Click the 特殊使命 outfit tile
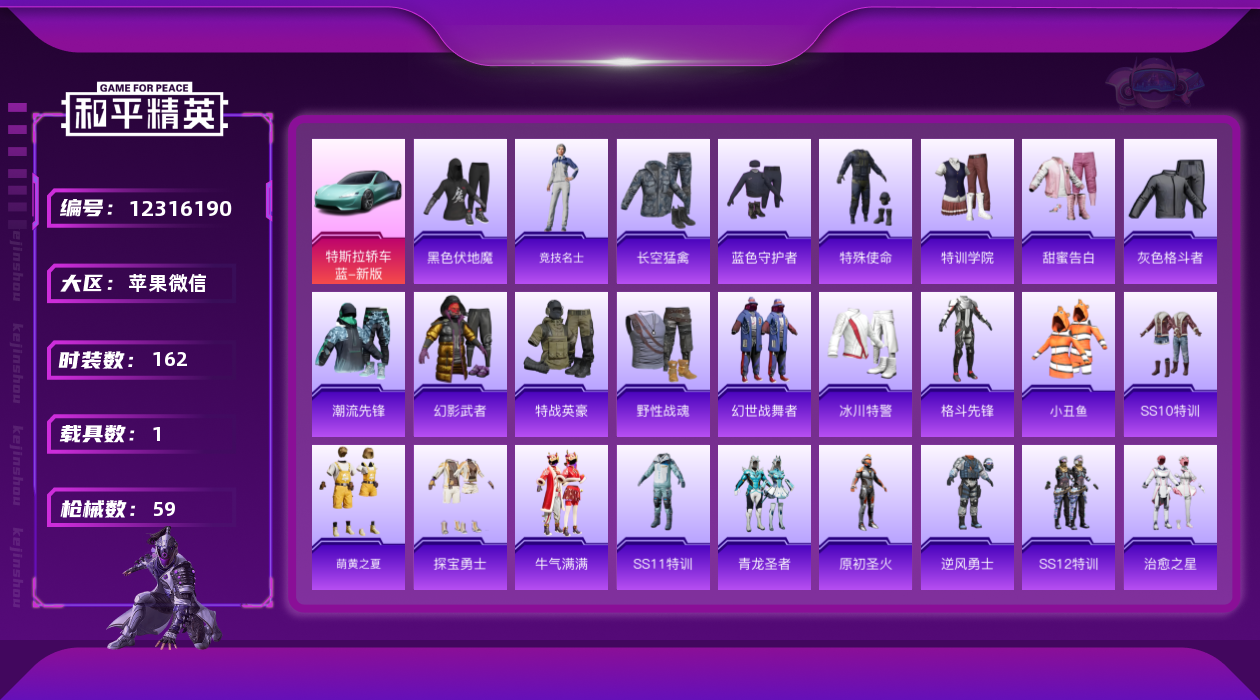The width and height of the screenshot is (1260, 700). coord(865,211)
